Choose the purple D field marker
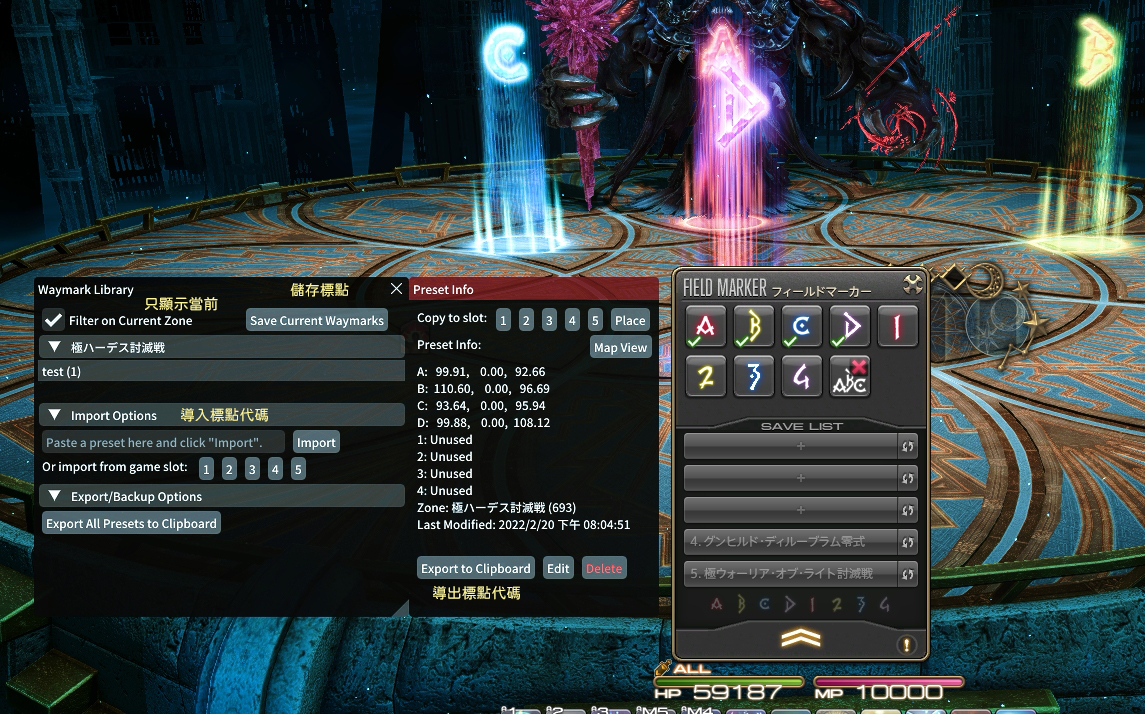The height and width of the screenshot is (714, 1145). point(850,326)
